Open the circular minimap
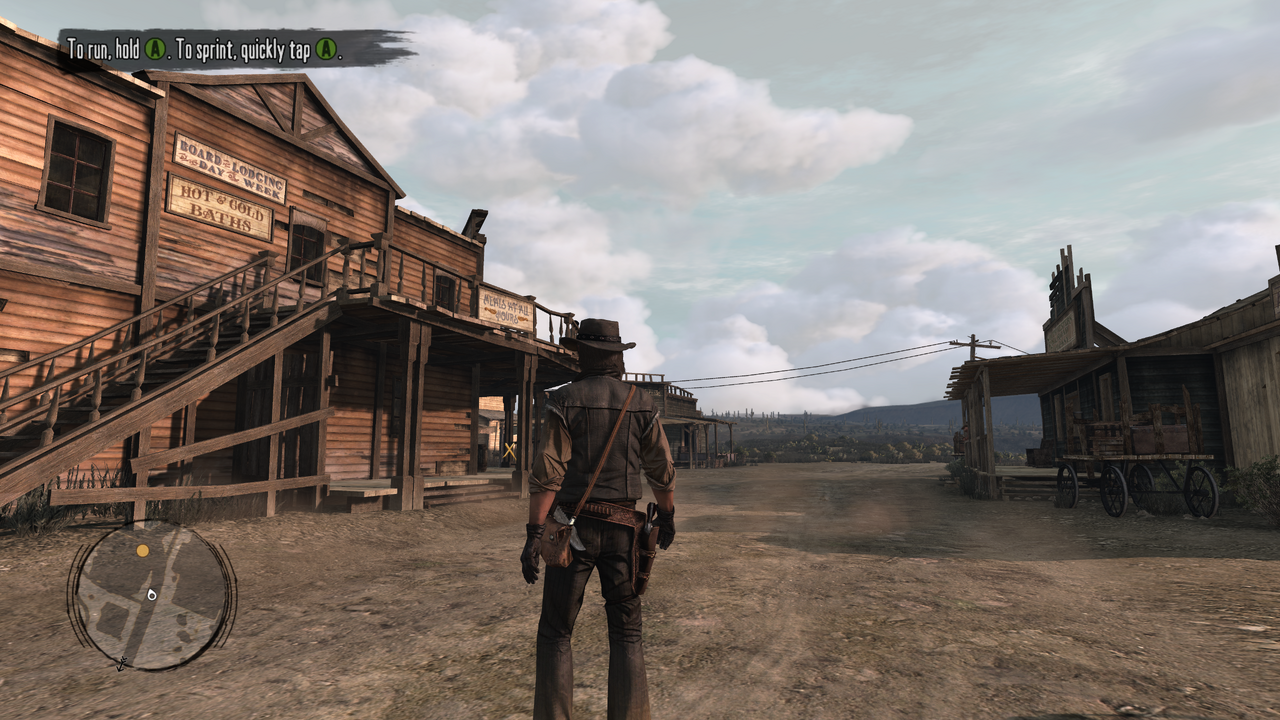Viewport: 1280px width, 720px height. pos(151,596)
